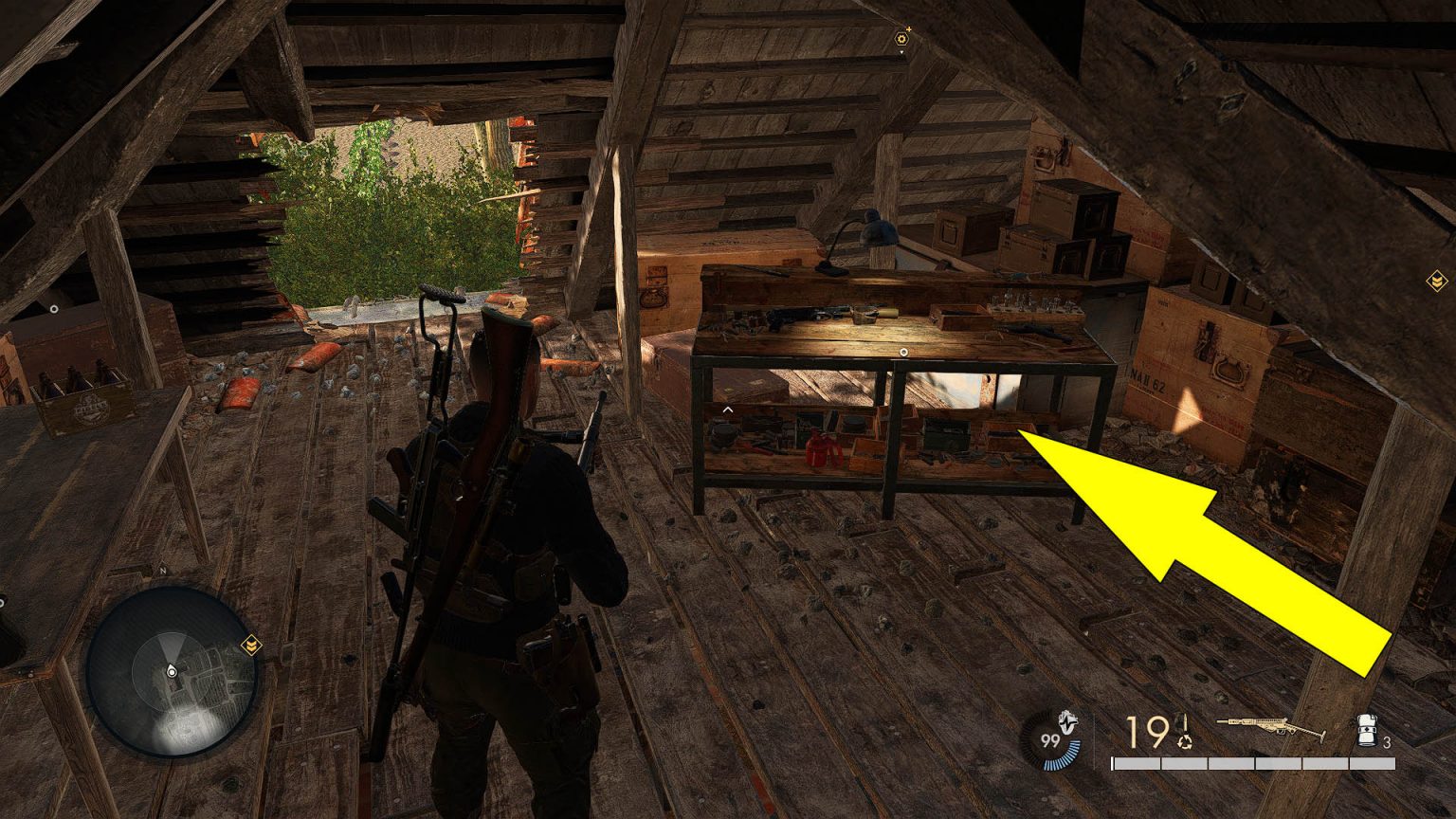This screenshot has height=819, width=1456.
Task: Toggle the yellow objective diamond on the minimap edge
Action: tap(251, 645)
